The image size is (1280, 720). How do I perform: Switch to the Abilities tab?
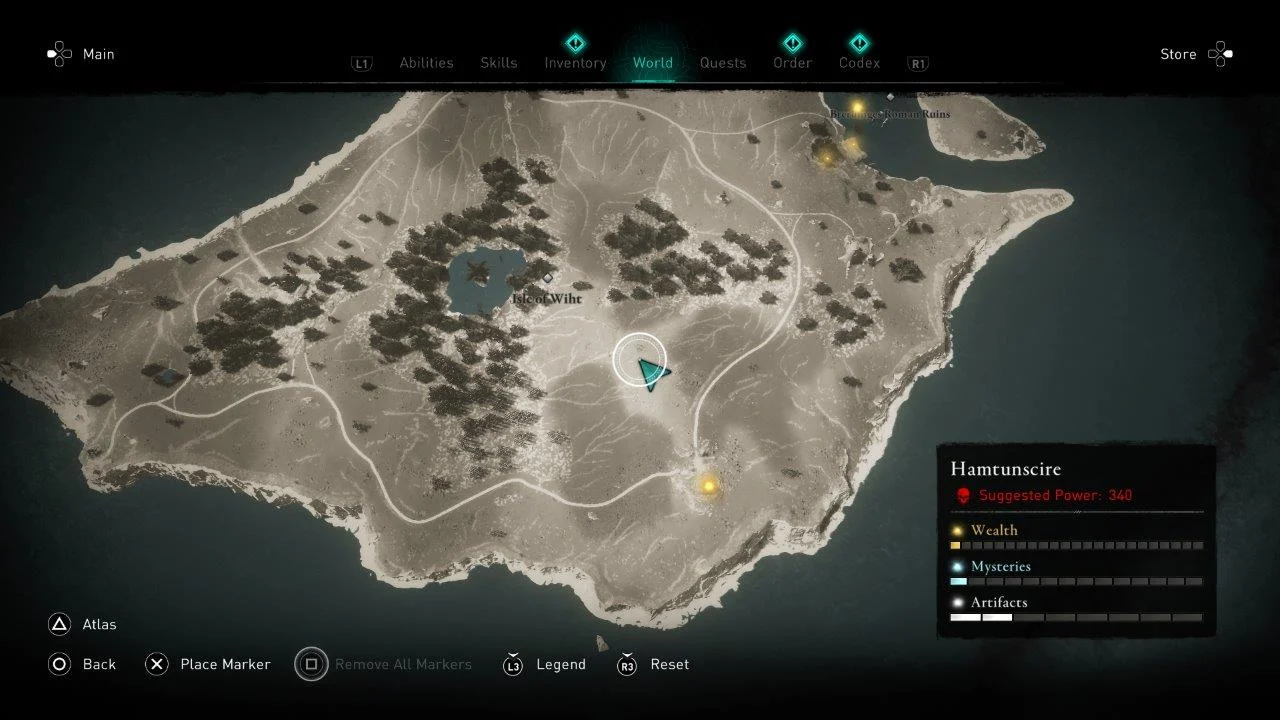click(x=426, y=63)
